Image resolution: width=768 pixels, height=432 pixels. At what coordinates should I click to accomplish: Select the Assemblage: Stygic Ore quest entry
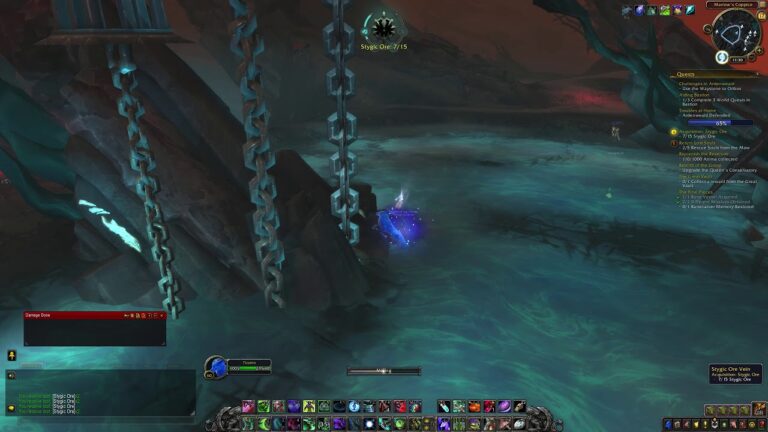pyautogui.click(x=705, y=131)
